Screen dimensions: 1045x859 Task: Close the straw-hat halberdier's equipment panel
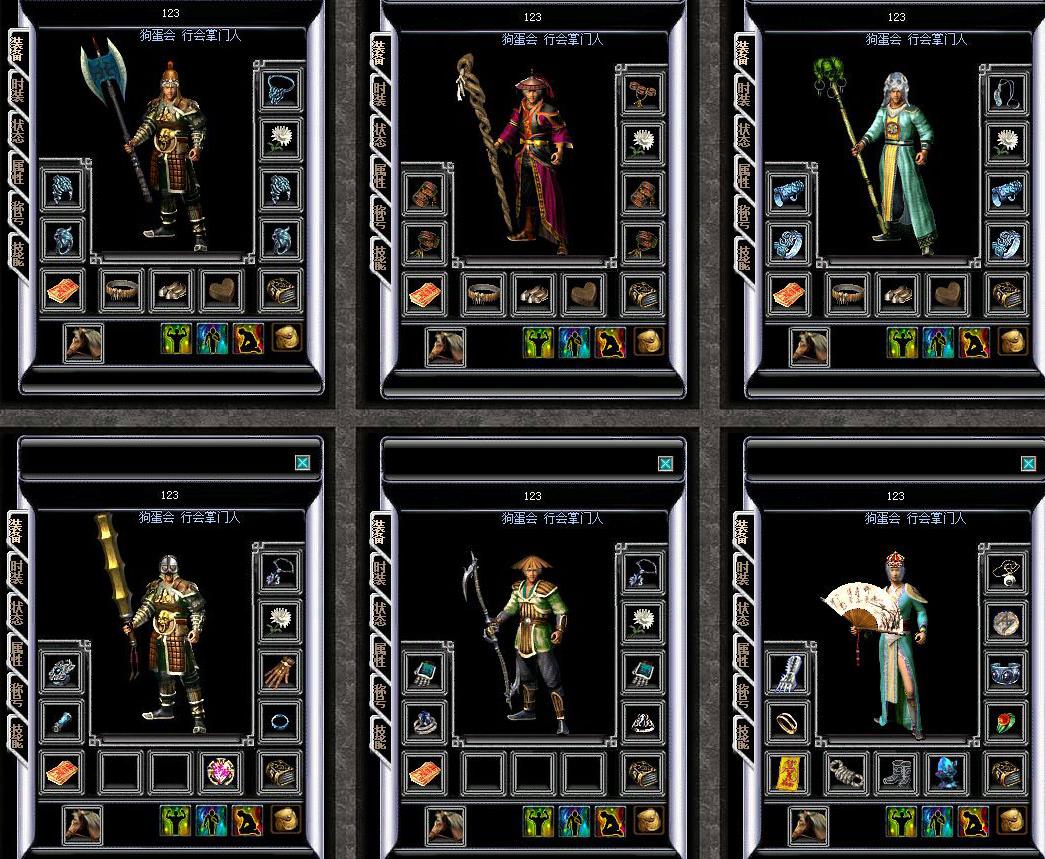click(665, 463)
